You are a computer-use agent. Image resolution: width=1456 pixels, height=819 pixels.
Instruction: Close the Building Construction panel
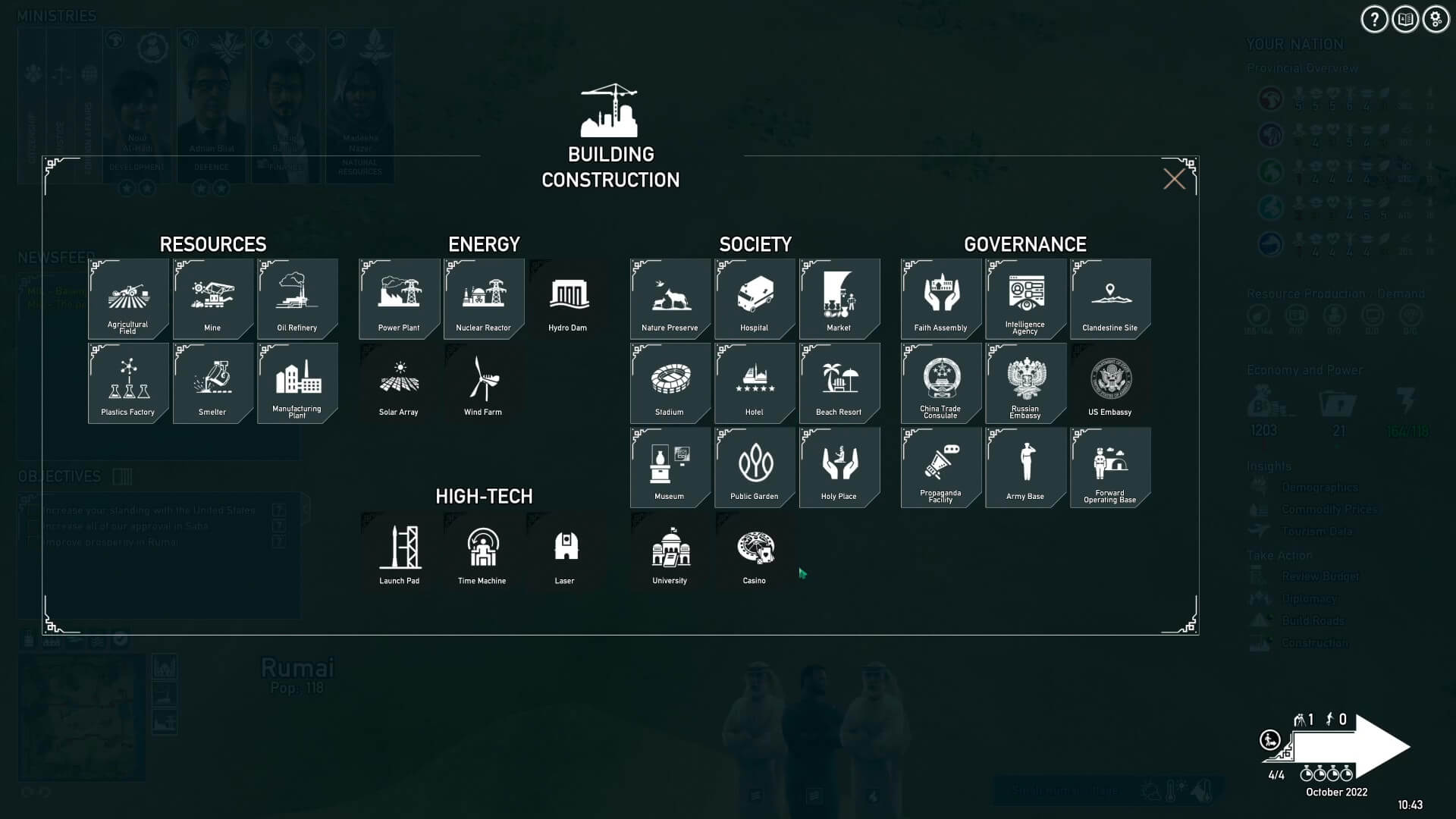(x=1174, y=179)
